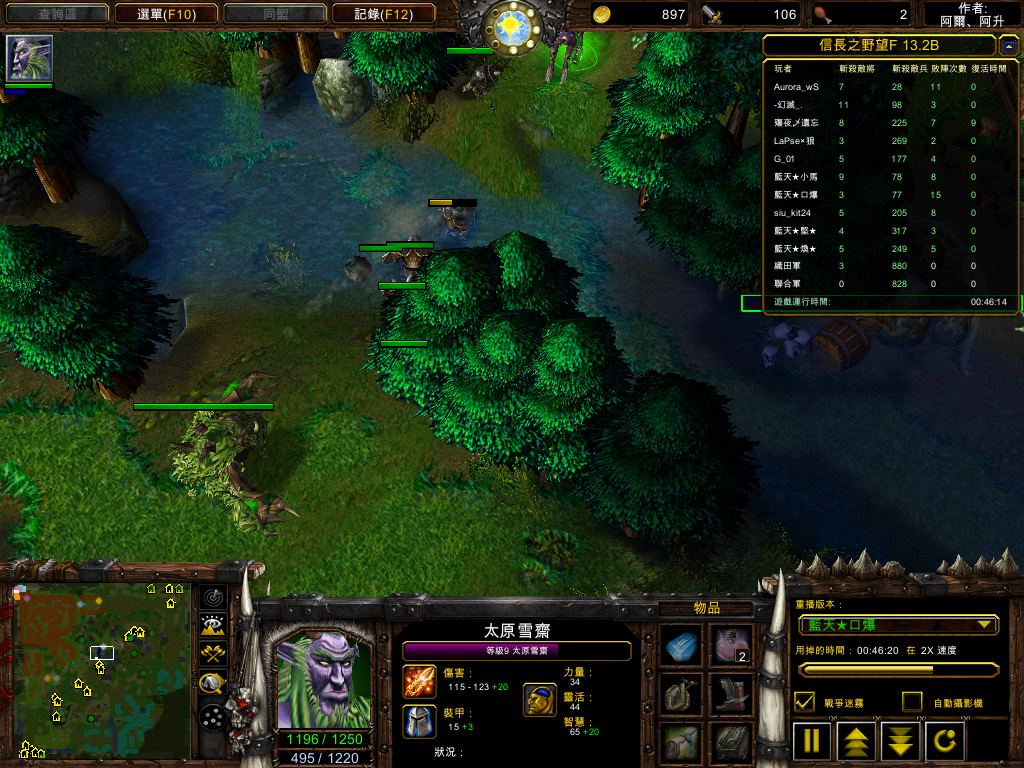Toggle creep camp display on minimap
This screenshot has height=768, width=1024.
[212, 684]
